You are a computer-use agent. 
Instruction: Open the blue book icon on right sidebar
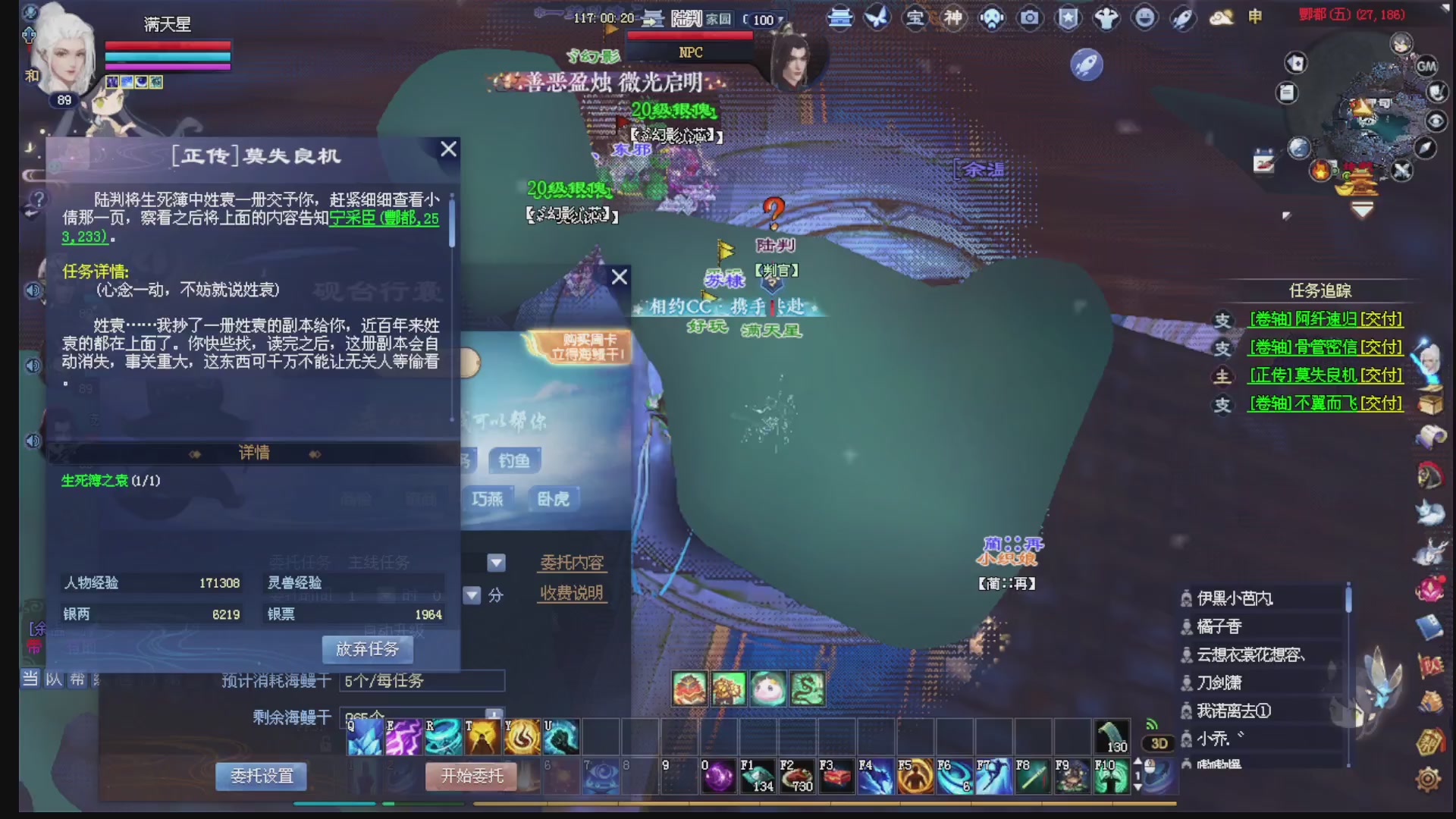[1429, 627]
